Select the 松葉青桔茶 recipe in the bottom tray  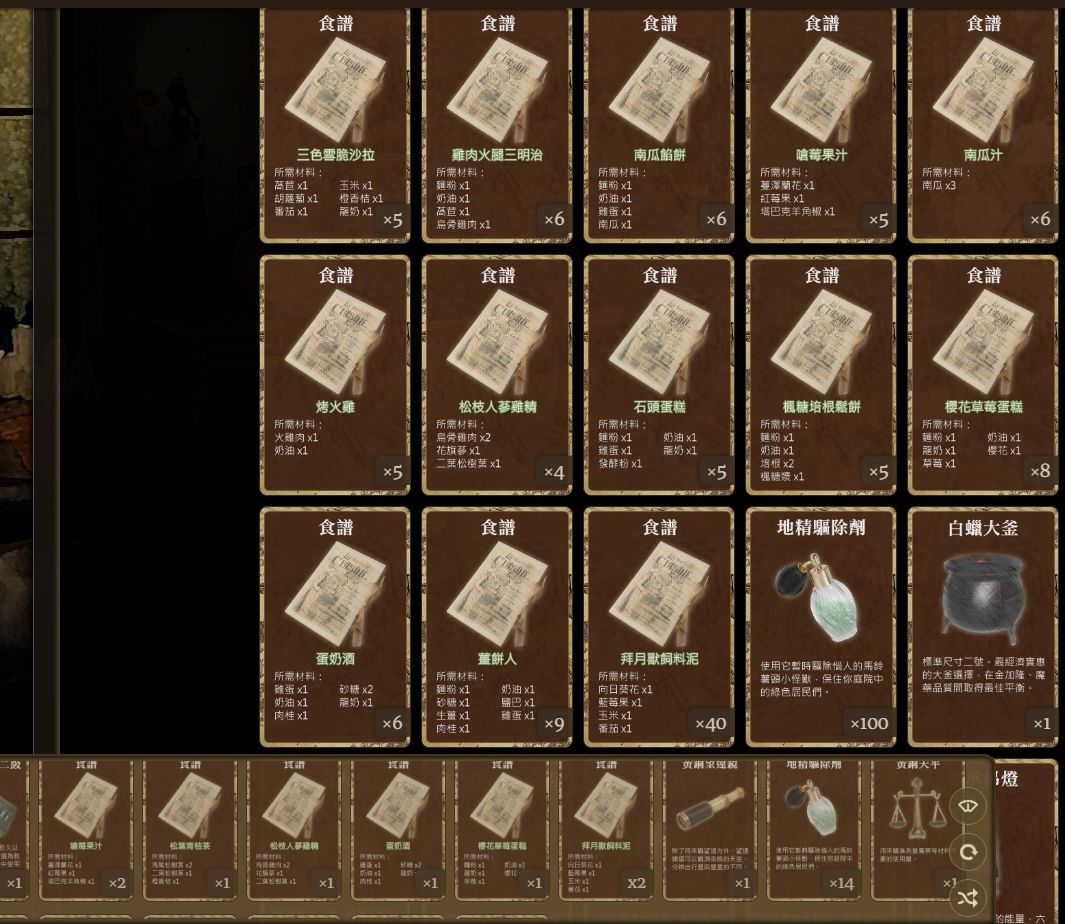(189, 828)
